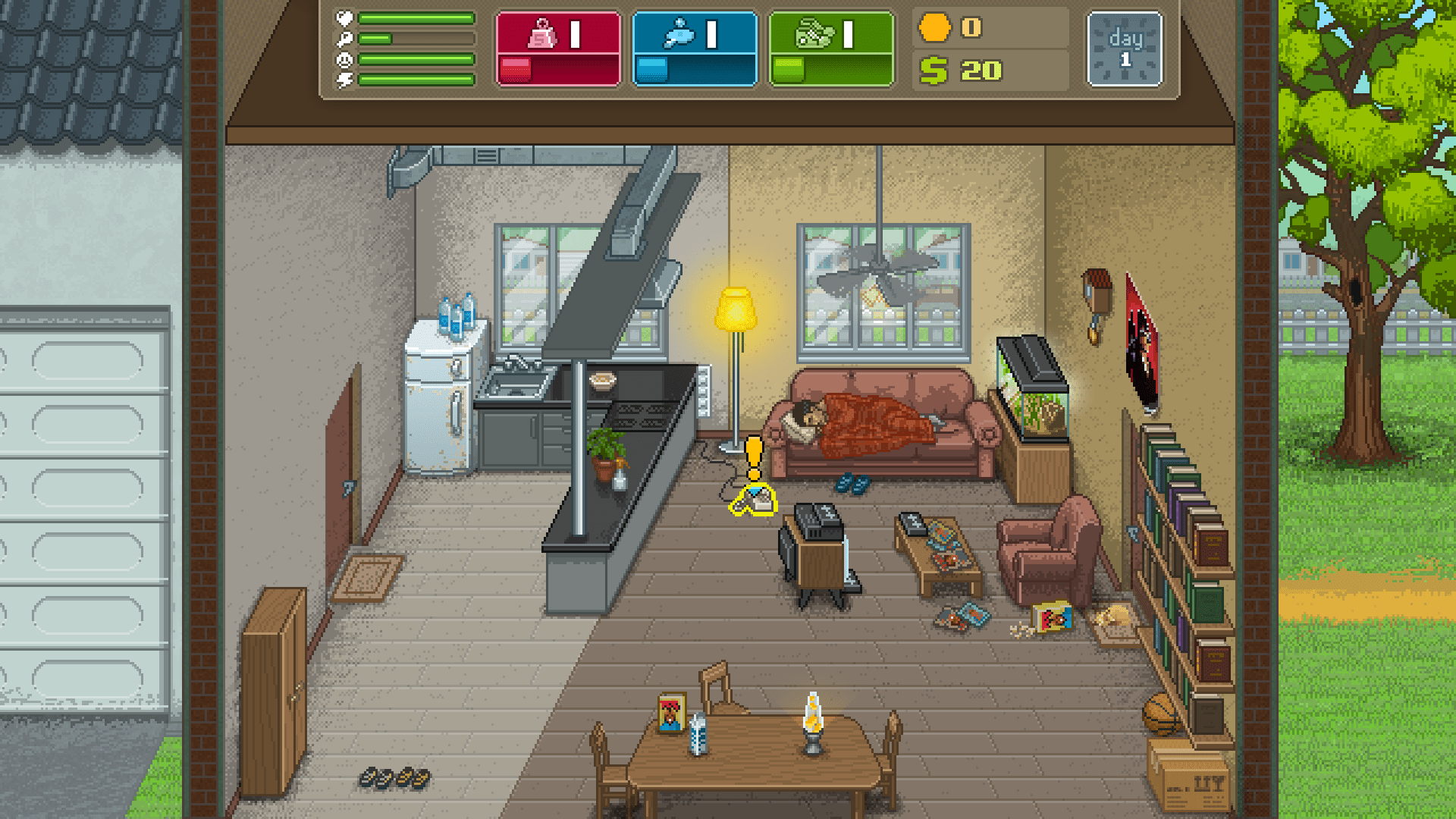Click the yellow exclamation quest marker

[752, 455]
